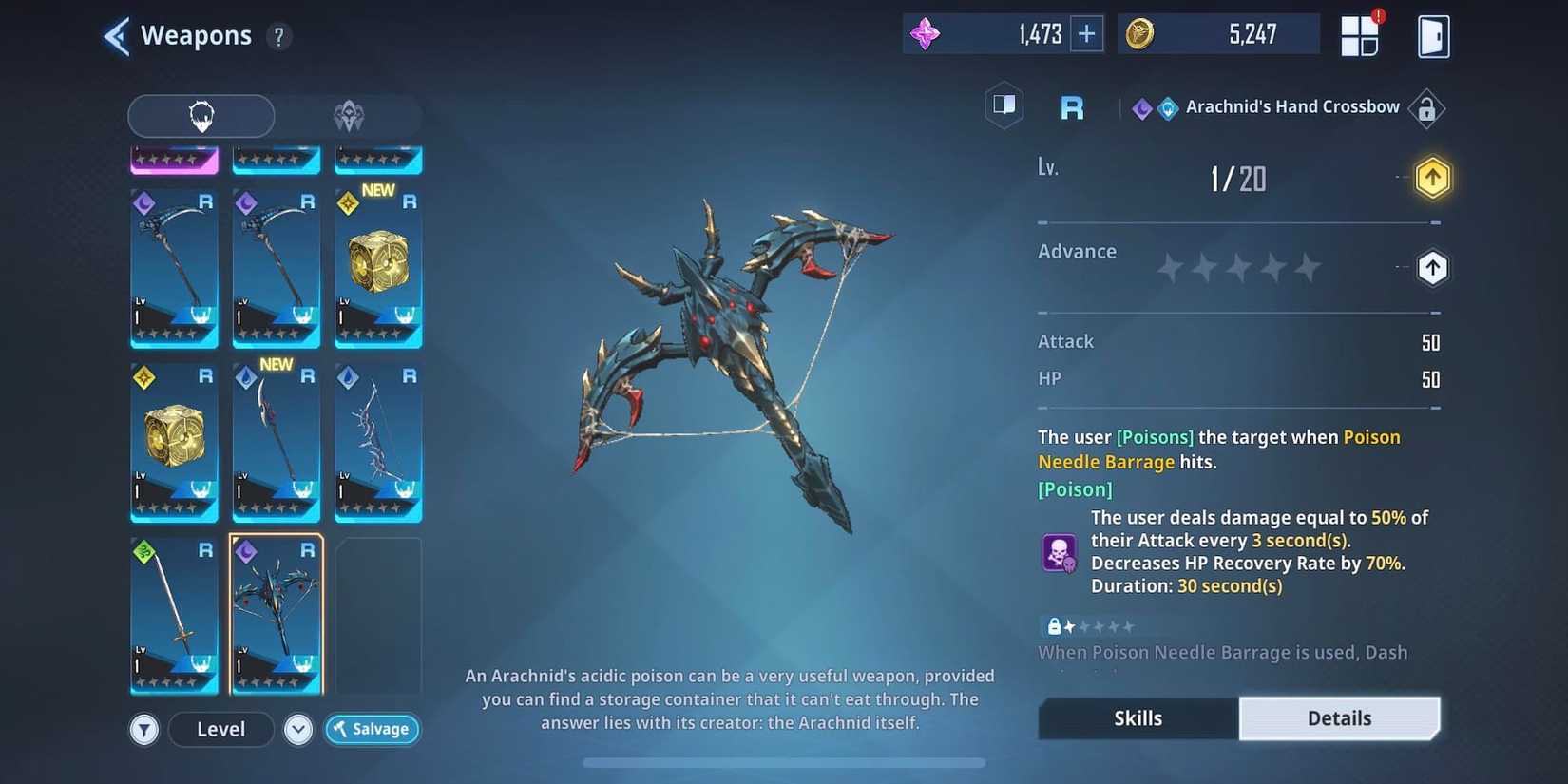This screenshot has width=1568, height=784.
Task: Tap the level progress bar under Lv
Action: pos(1235,220)
